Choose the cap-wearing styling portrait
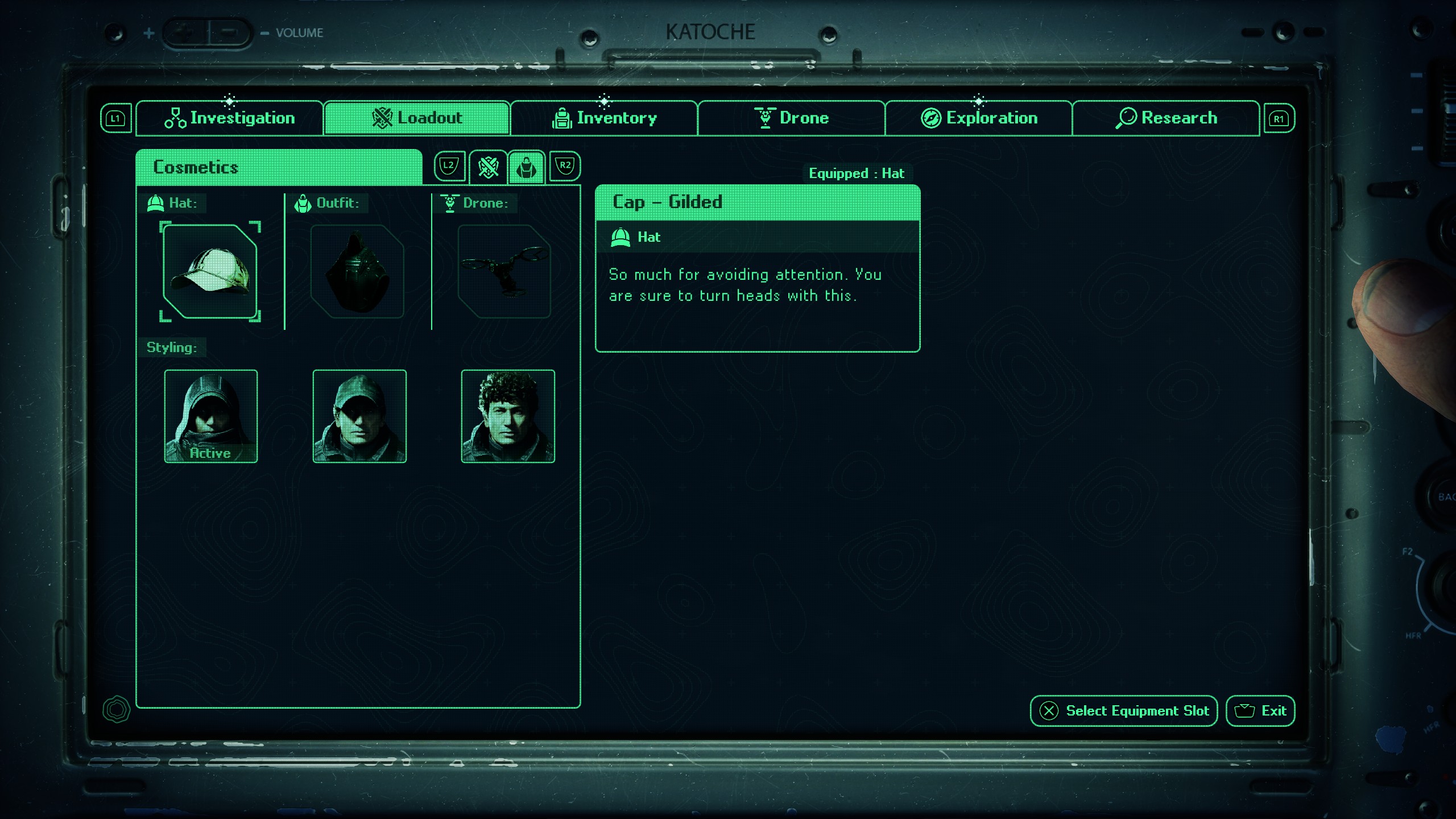1456x819 pixels. [x=359, y=416]
